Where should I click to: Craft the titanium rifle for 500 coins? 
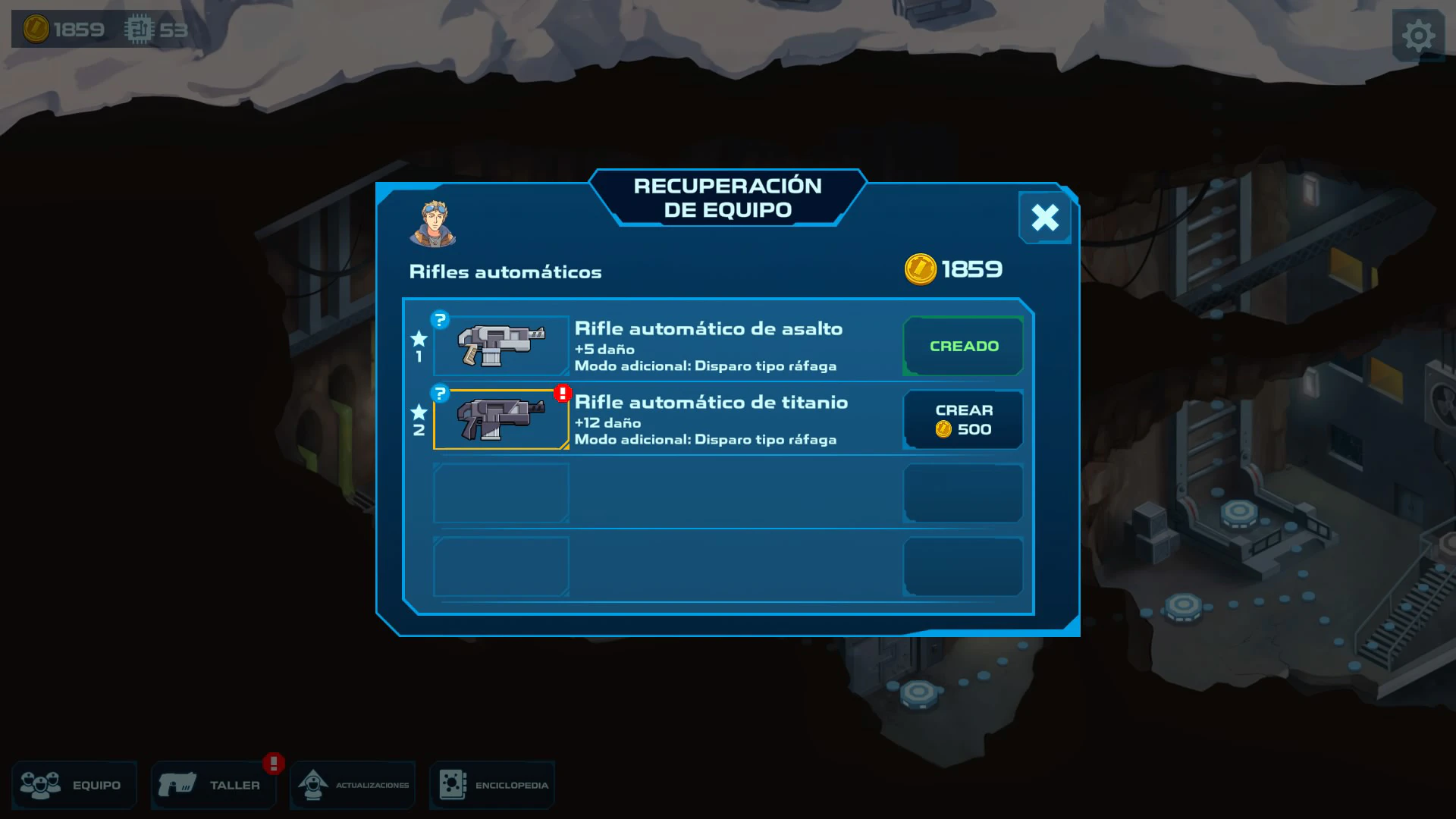tap(963, 419)
